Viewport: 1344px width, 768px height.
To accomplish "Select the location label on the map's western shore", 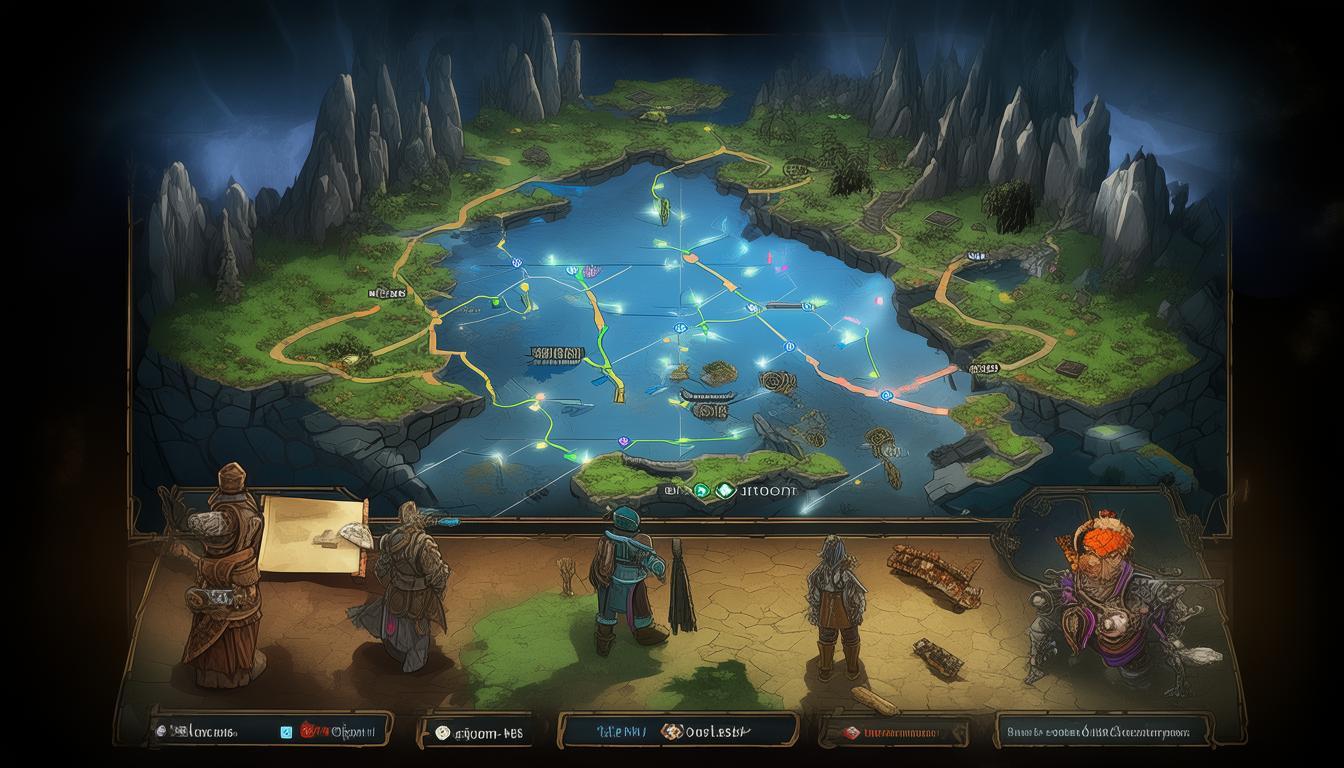I will click(x=387, y=293).
